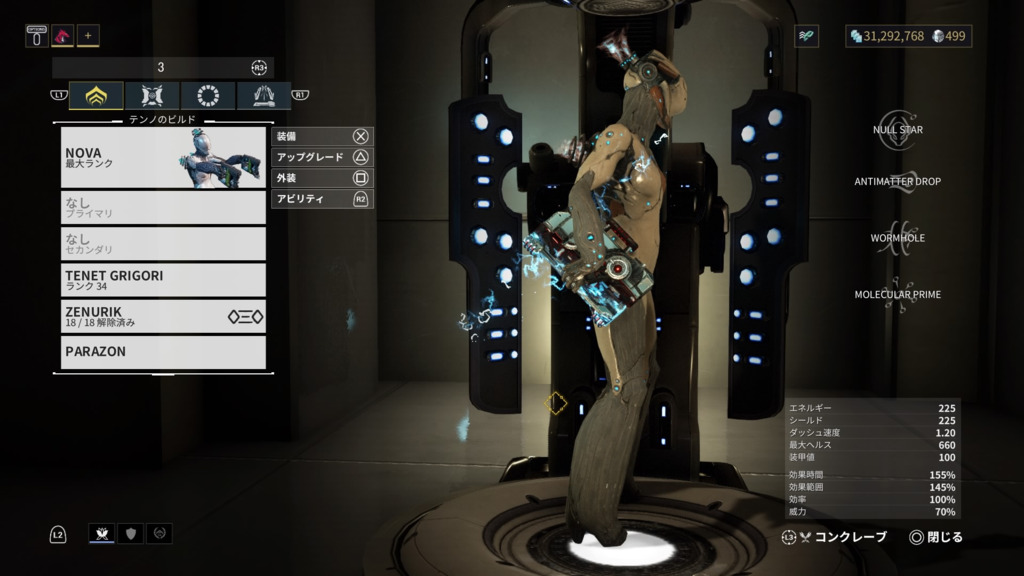This screenshot has height=576, width=1024.
Task: Switch to the hands-and-gun tab
Action: [264, 96]
